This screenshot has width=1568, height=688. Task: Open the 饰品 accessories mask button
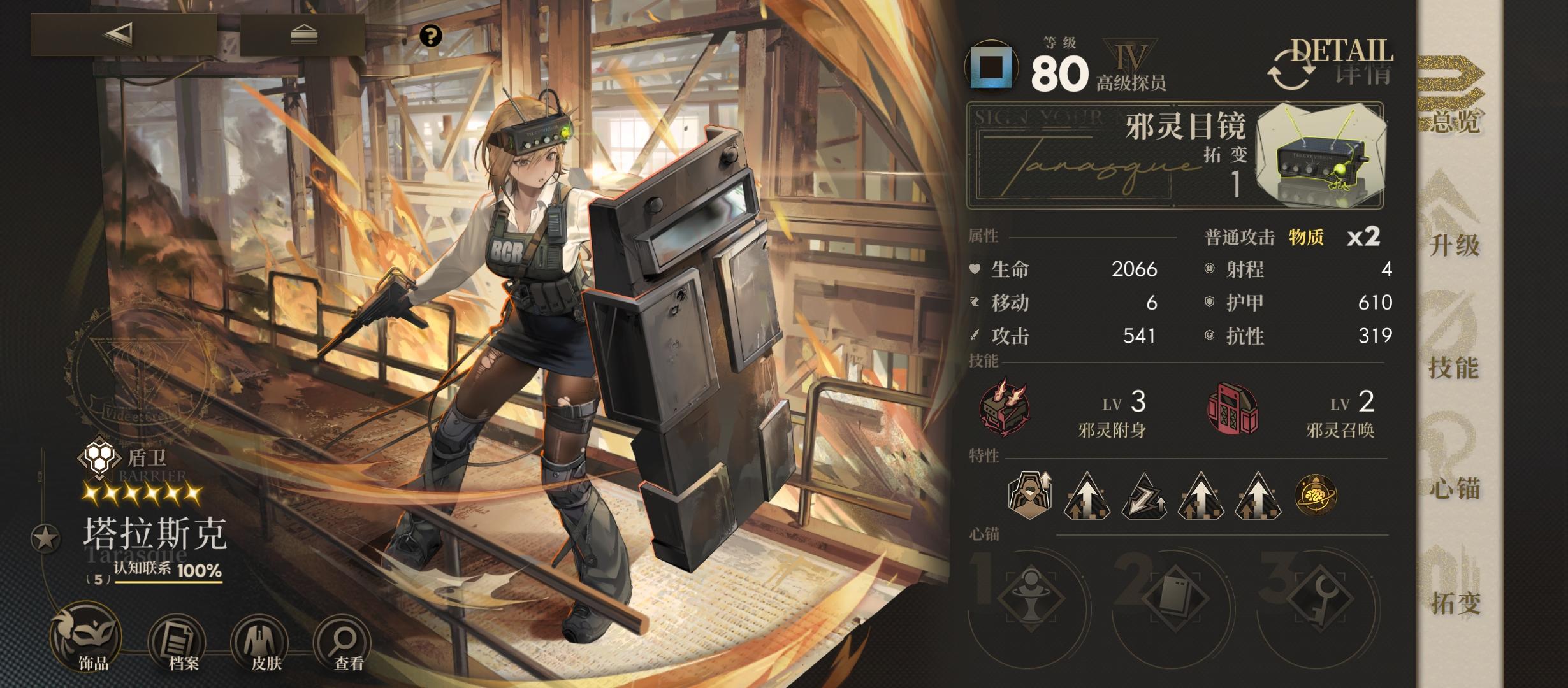click(87, 639)
